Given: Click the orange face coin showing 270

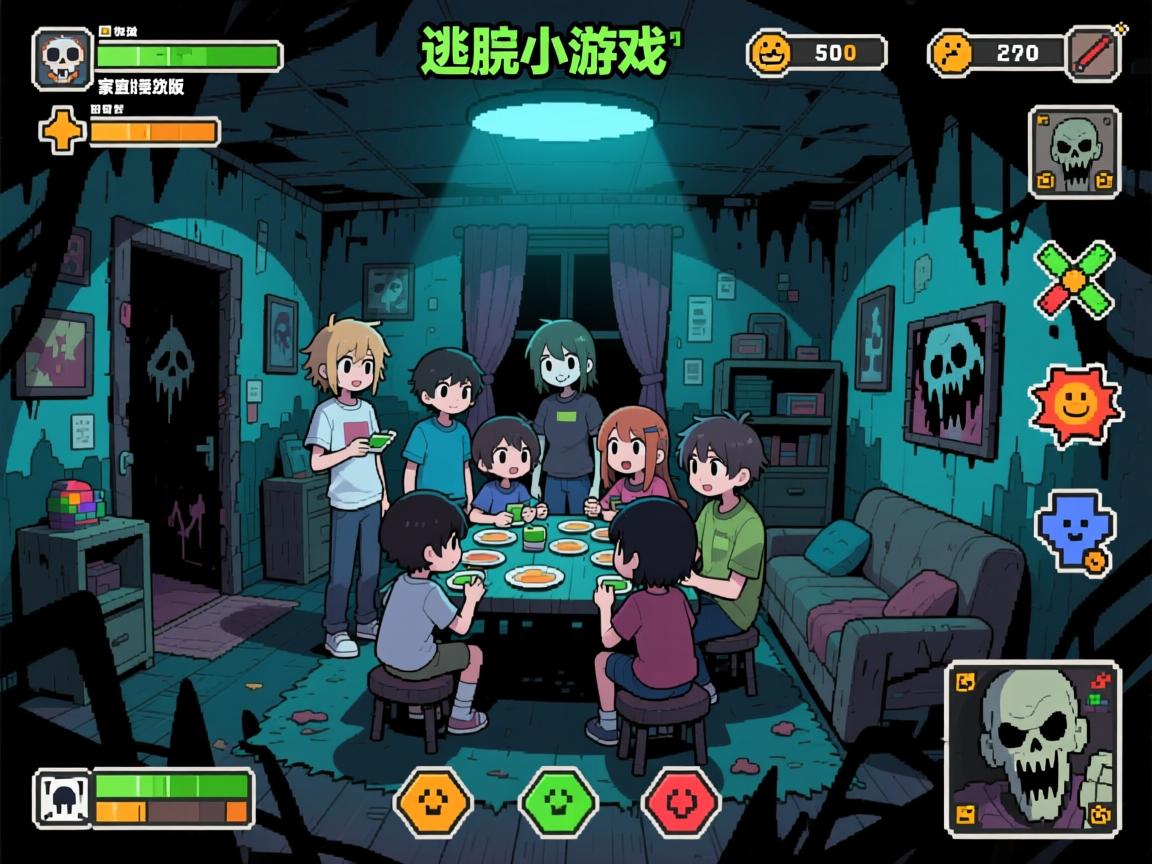Looking at the screenshot, I should click(951, 53).
